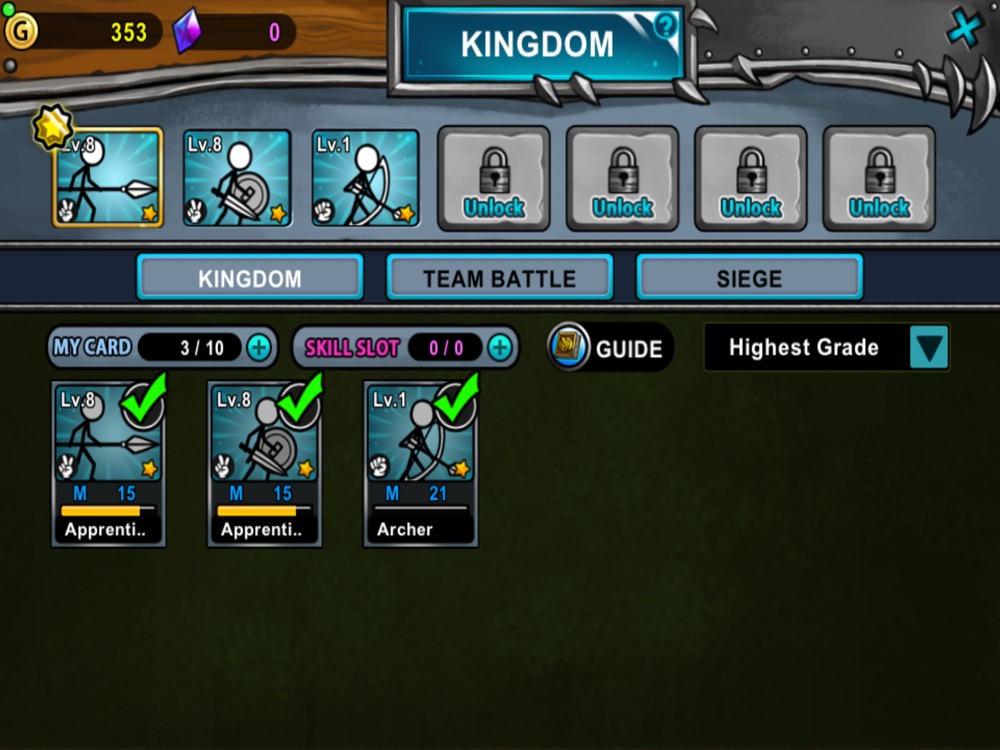
Task: Add more My Card capacity
Action: click(x=258, y=348)
